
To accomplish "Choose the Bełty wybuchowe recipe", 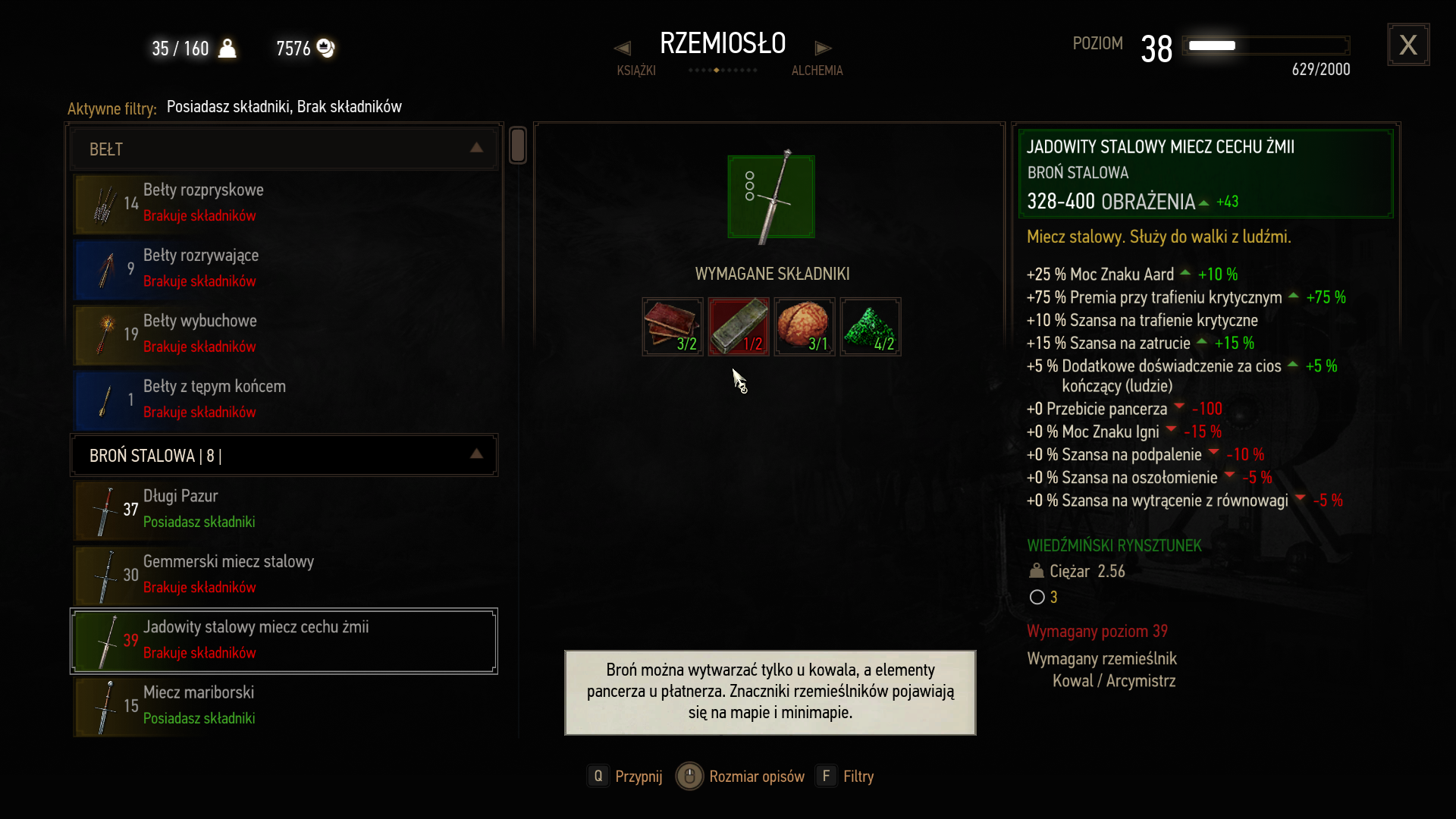I will click(x=284, y=334).
